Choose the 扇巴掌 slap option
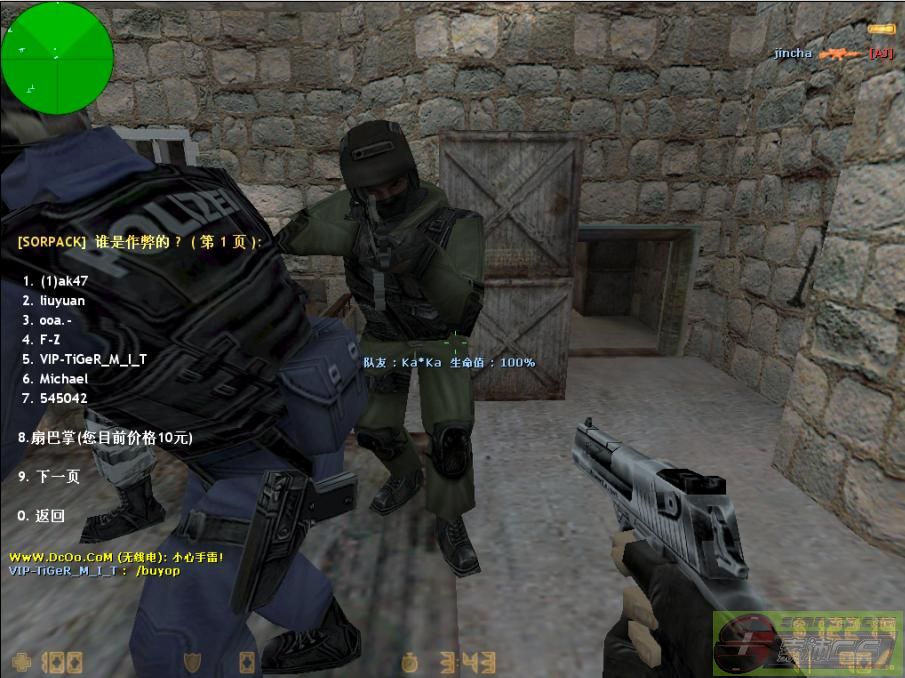Image resolution: width=905 pixels, height=678 pixels. click(105, 438)
